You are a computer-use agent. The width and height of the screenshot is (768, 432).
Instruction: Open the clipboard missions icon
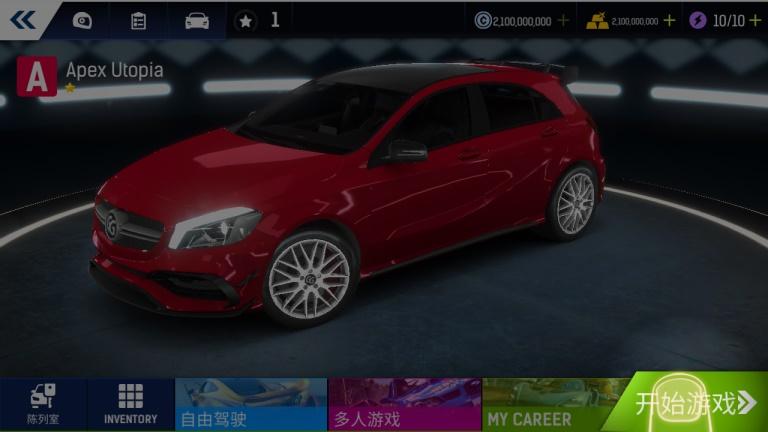click(139, 20)
